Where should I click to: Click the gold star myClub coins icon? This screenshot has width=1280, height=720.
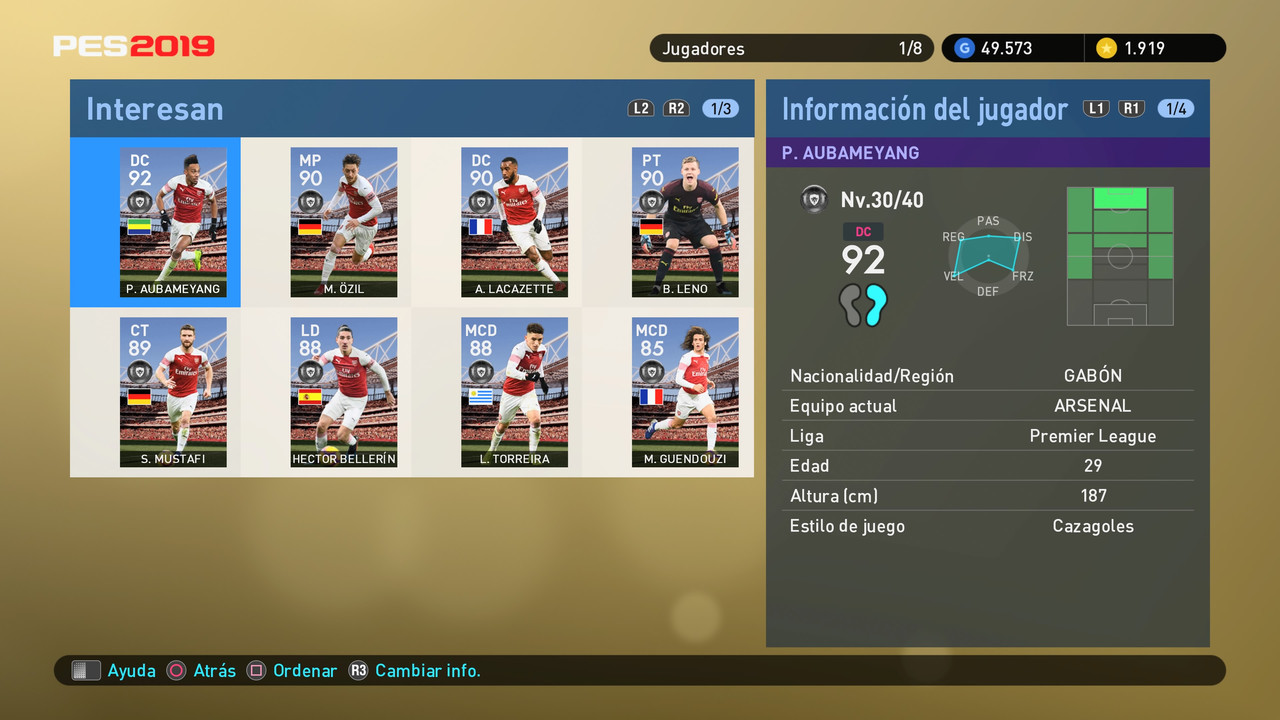click(x=1107, y=47)
